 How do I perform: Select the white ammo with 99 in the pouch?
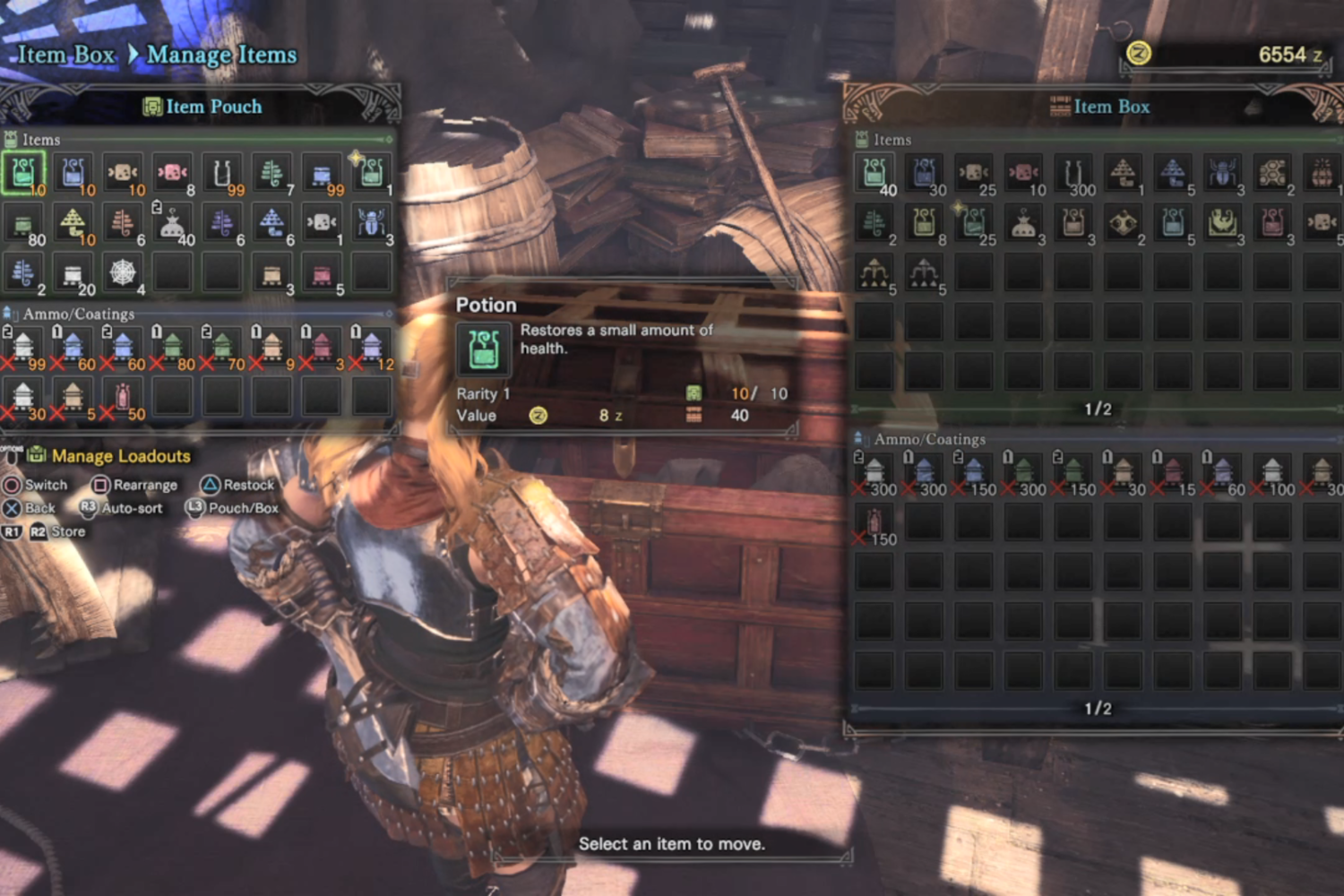point(23,346)
